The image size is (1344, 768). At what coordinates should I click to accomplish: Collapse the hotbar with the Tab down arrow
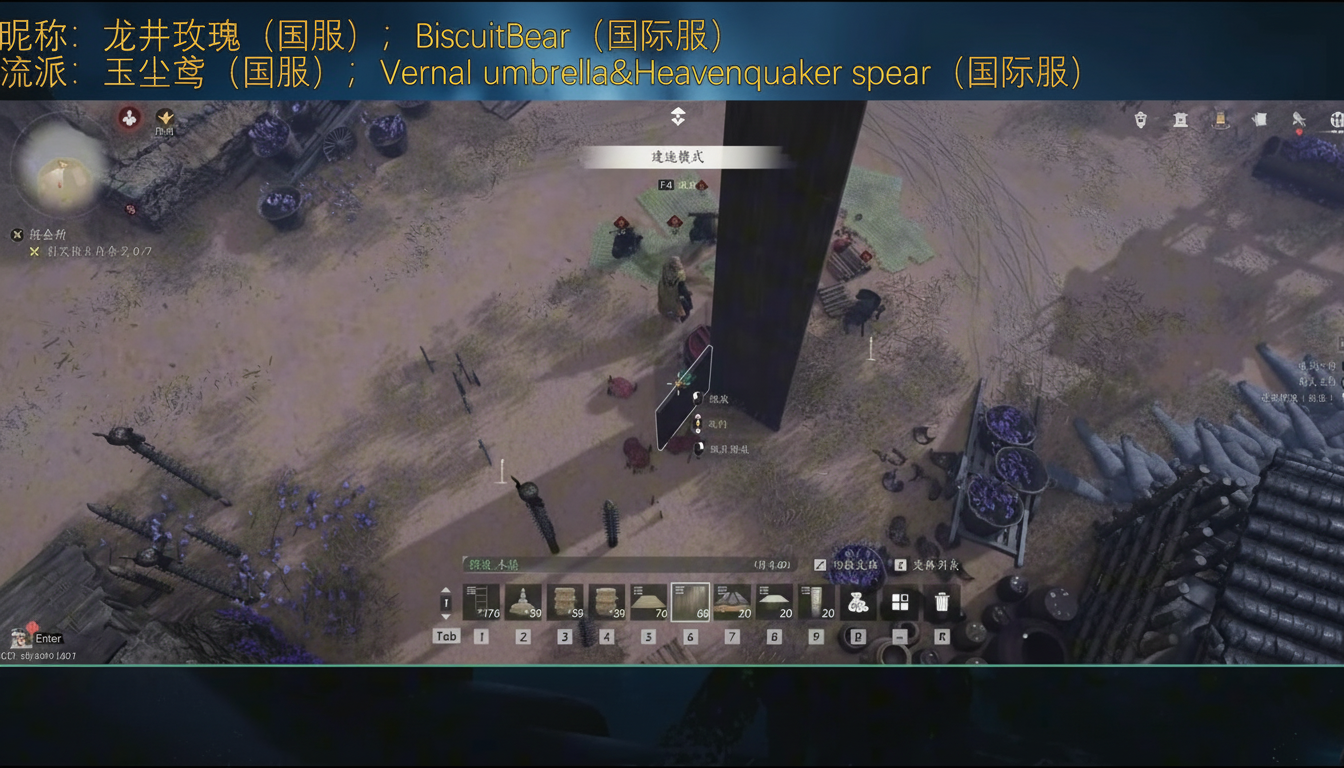[x=445, y=615]
